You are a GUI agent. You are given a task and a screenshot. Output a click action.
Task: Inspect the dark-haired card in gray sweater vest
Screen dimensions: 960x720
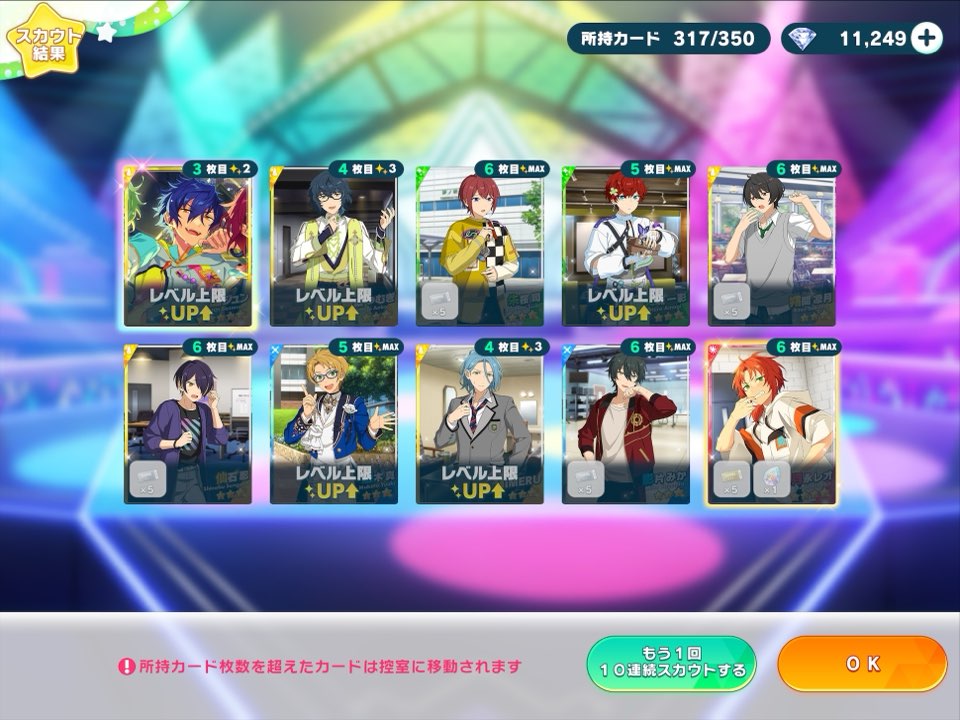[771, 246]
